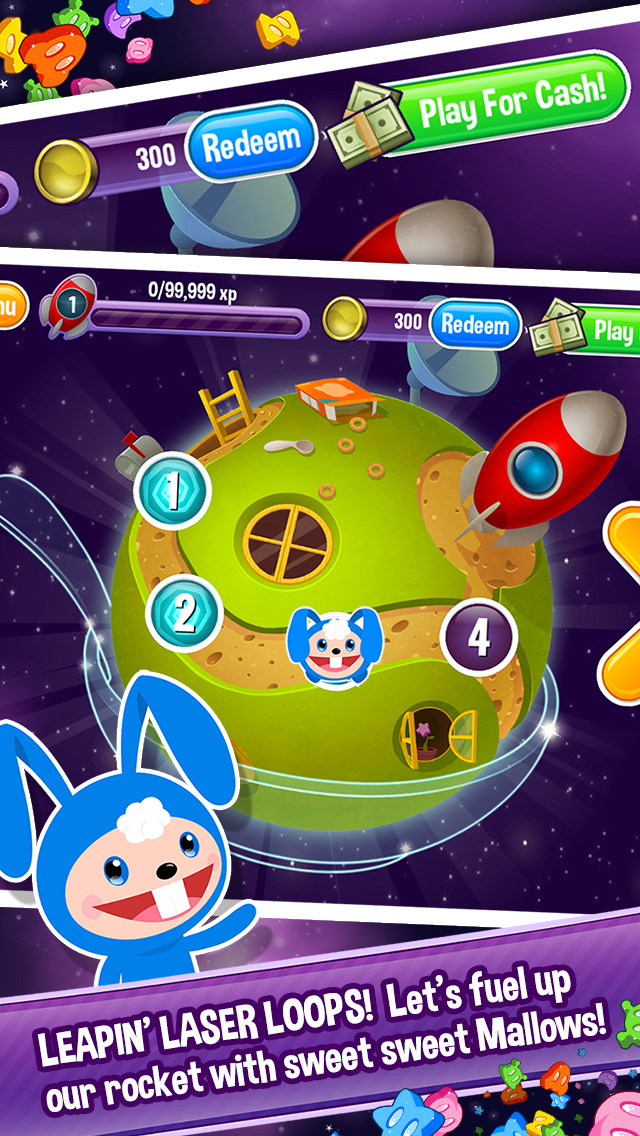Tap the large Redeem button in the top banner

252,145
